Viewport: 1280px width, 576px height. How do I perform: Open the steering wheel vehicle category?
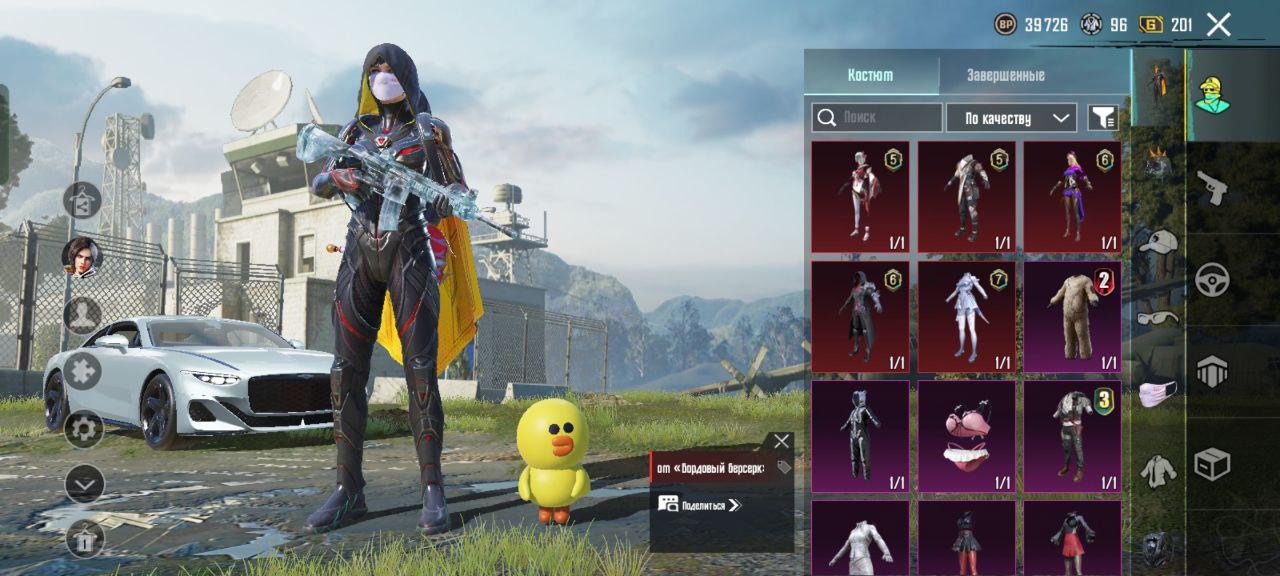pyautogui.click(x=1213, y=281)
